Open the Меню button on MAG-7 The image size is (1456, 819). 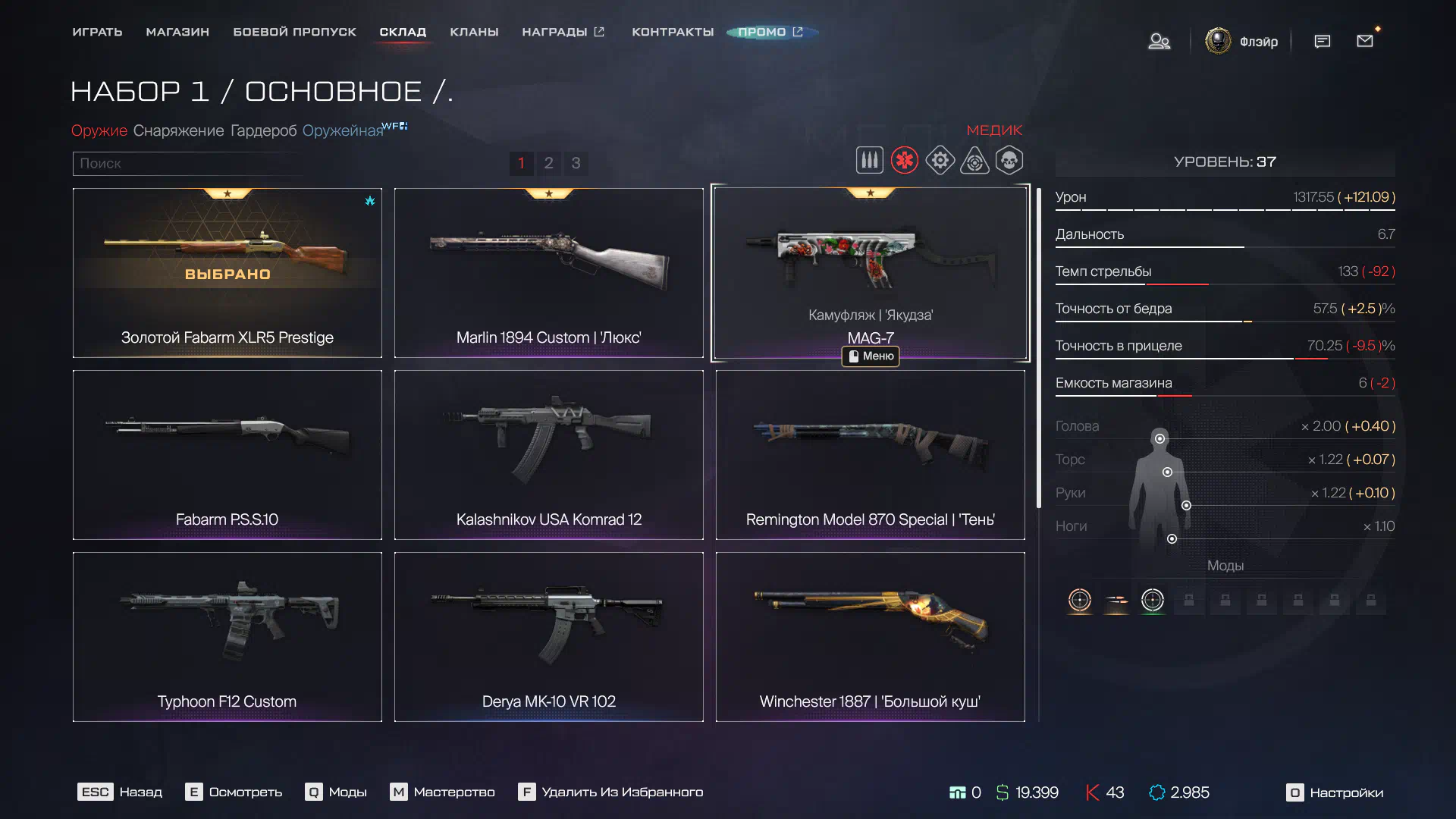pyautogui.click(x=871, y=356)
